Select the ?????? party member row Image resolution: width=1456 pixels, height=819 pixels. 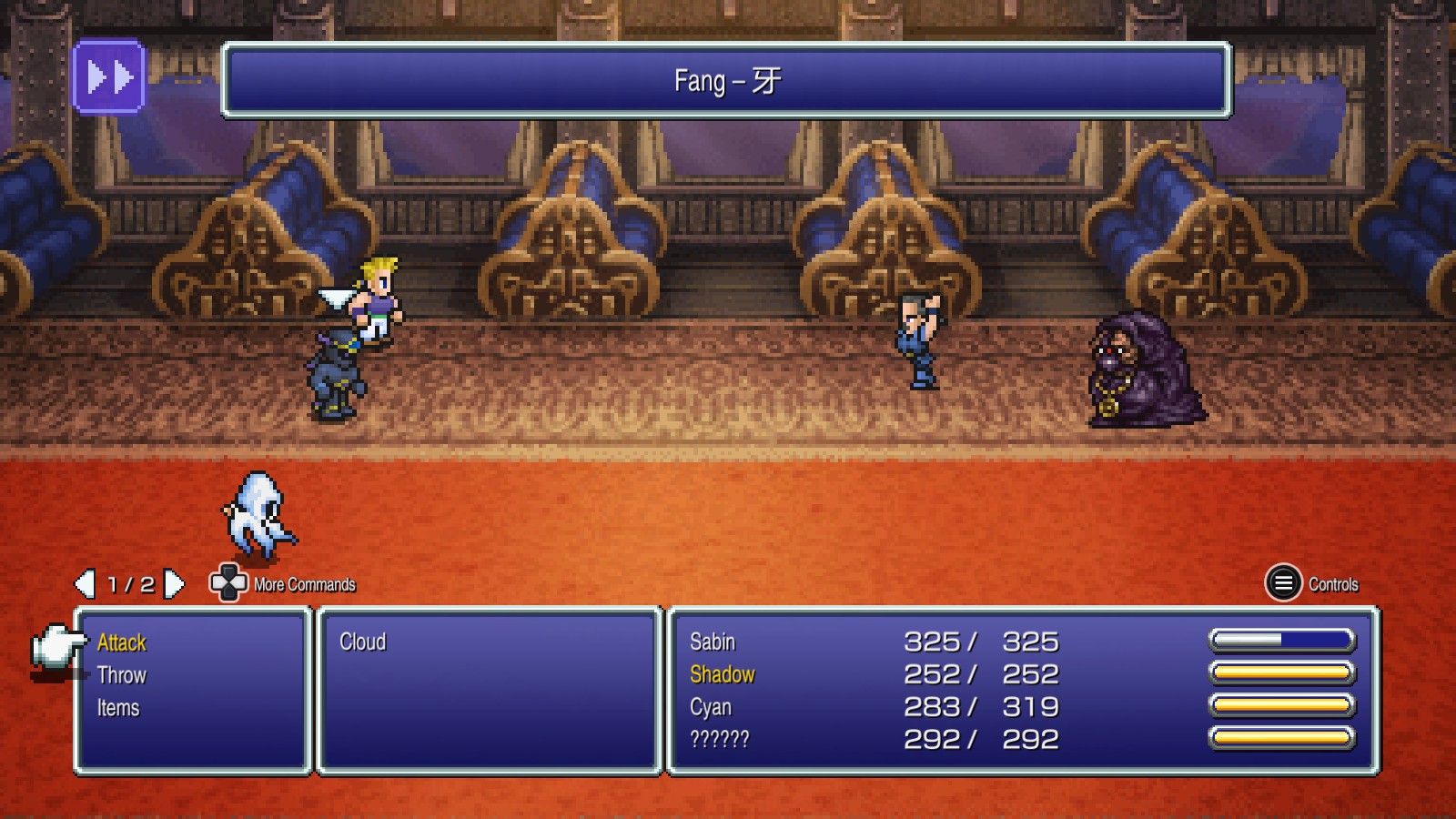[719, 739]
